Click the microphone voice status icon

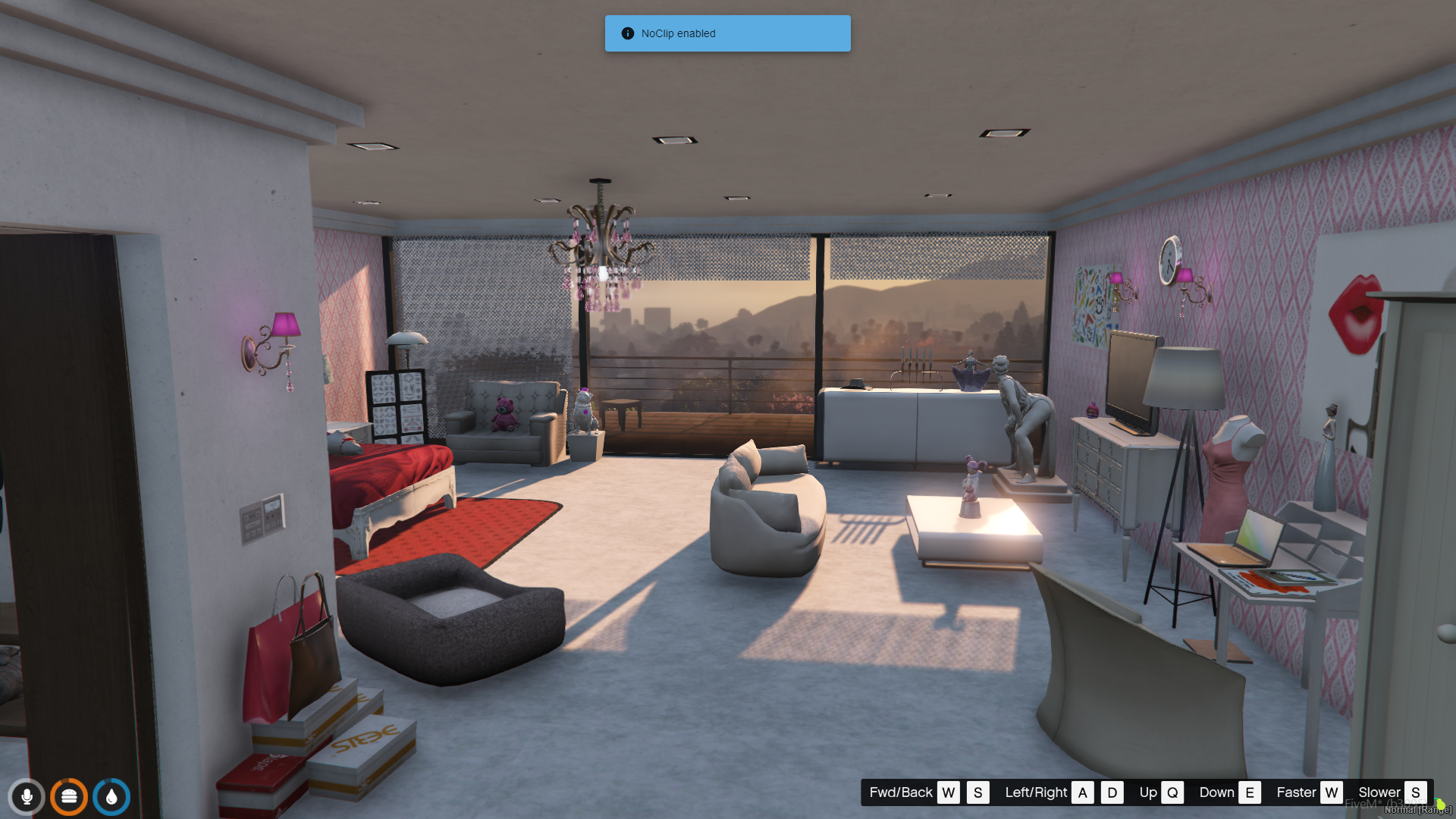[27, 796]
